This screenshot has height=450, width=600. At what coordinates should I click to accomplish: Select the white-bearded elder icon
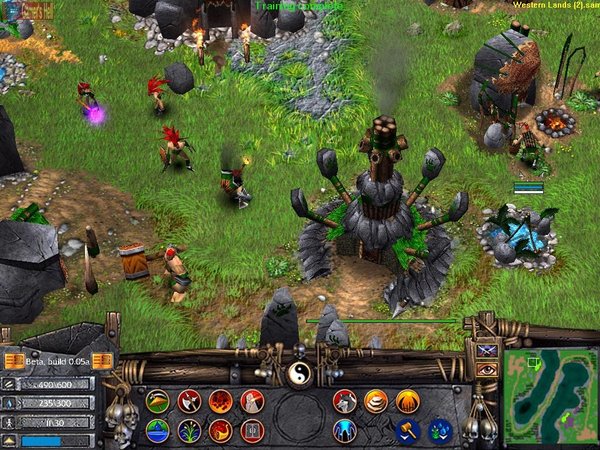click(252, 401)
